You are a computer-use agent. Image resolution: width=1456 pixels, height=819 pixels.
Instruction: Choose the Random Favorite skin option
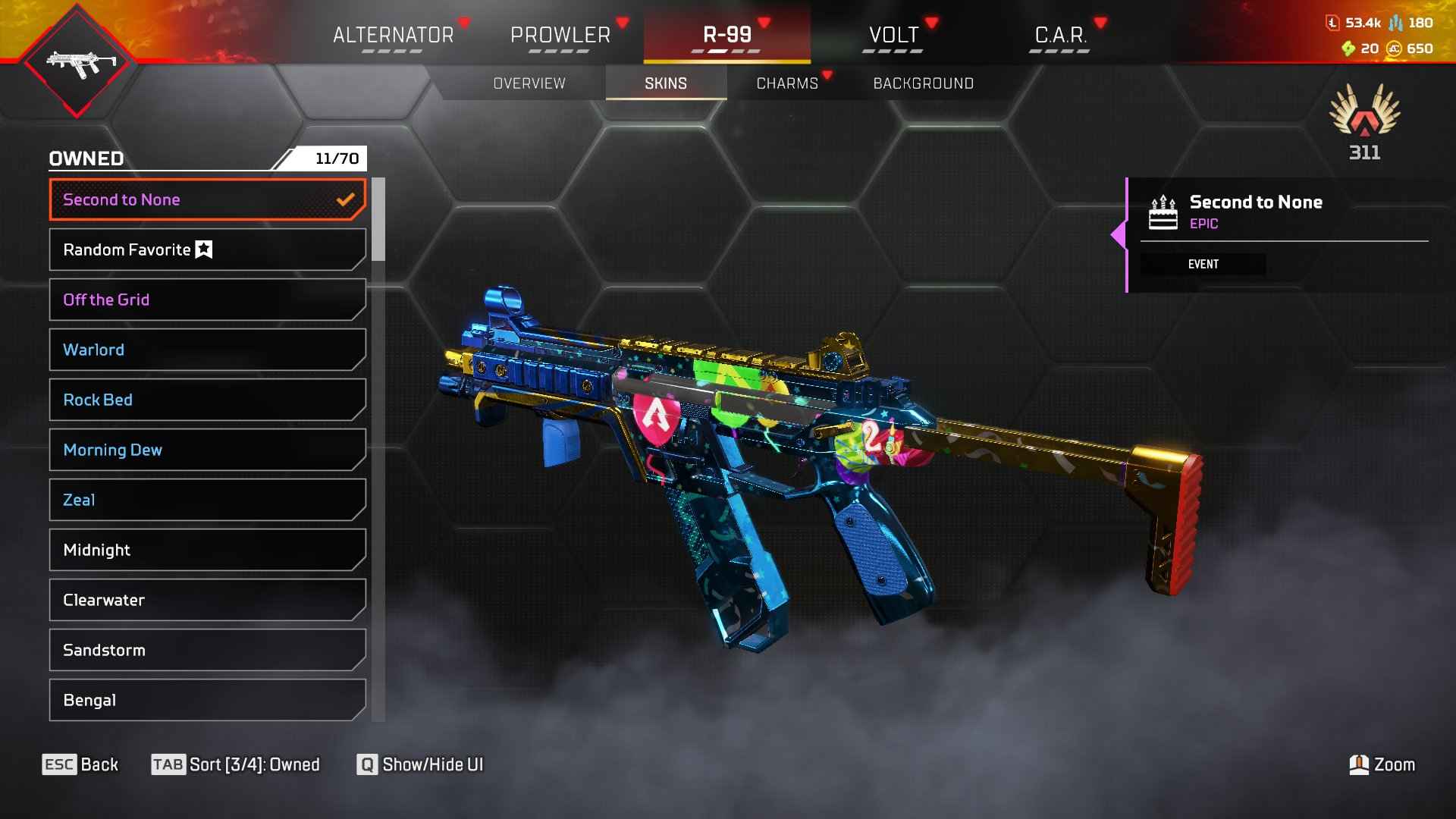point(207,249)
